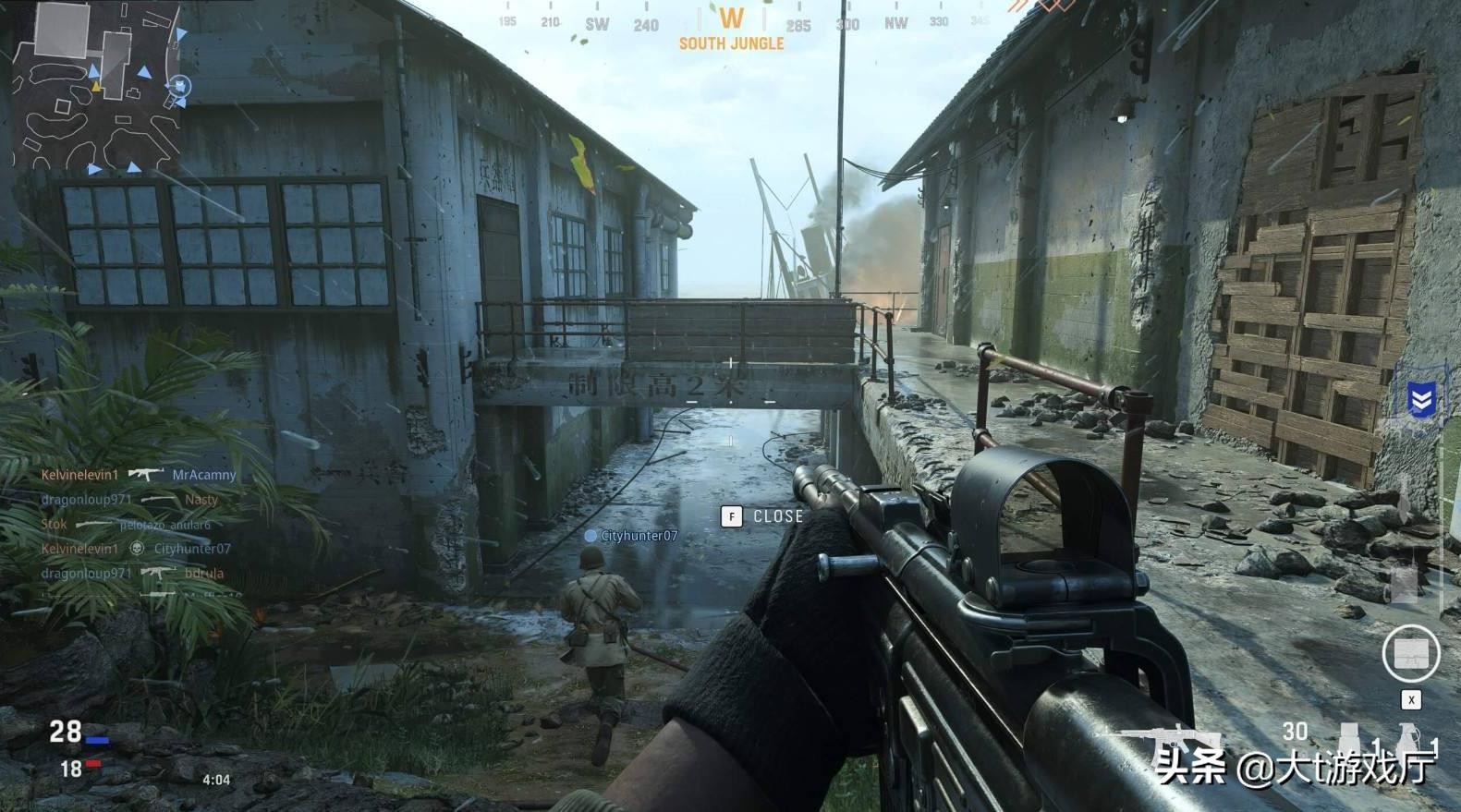Viewport: 1461px width, 812px height.
Task: Select the Kelvinelevin1 MrAcamny killfeed entry
Action: pos(139,475)
